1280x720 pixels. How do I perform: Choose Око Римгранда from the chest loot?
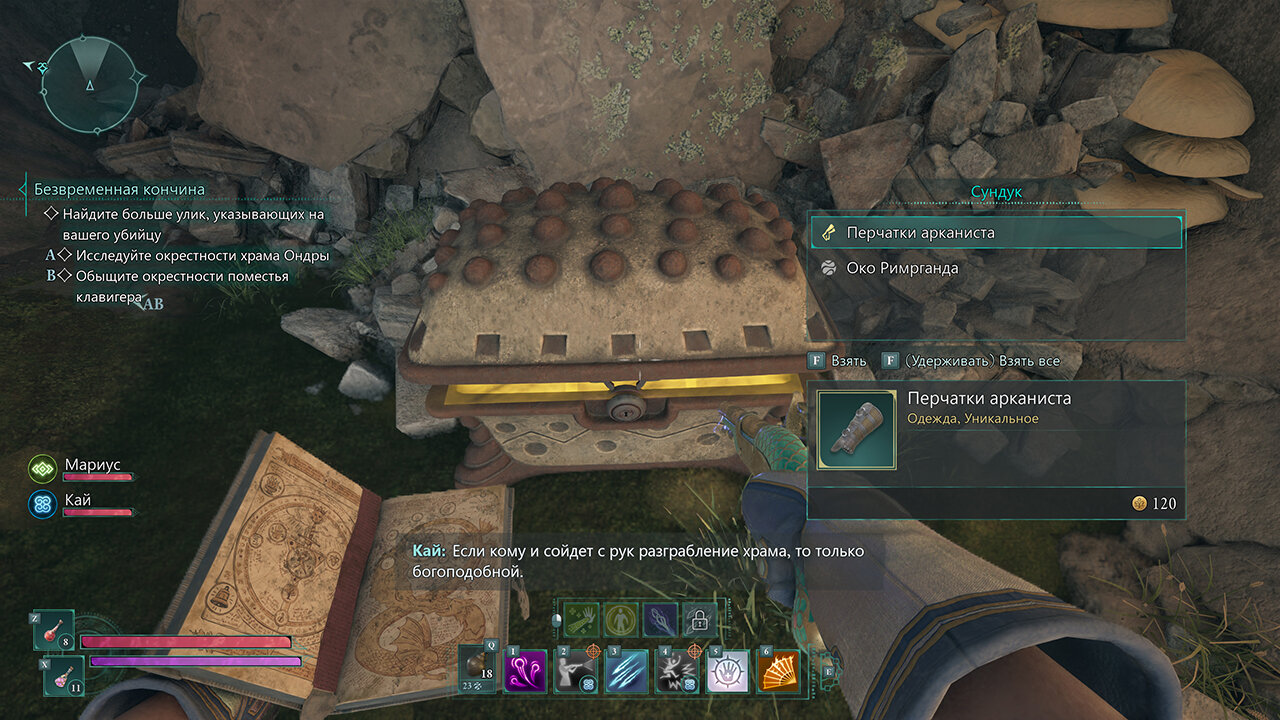pos(995,268)
